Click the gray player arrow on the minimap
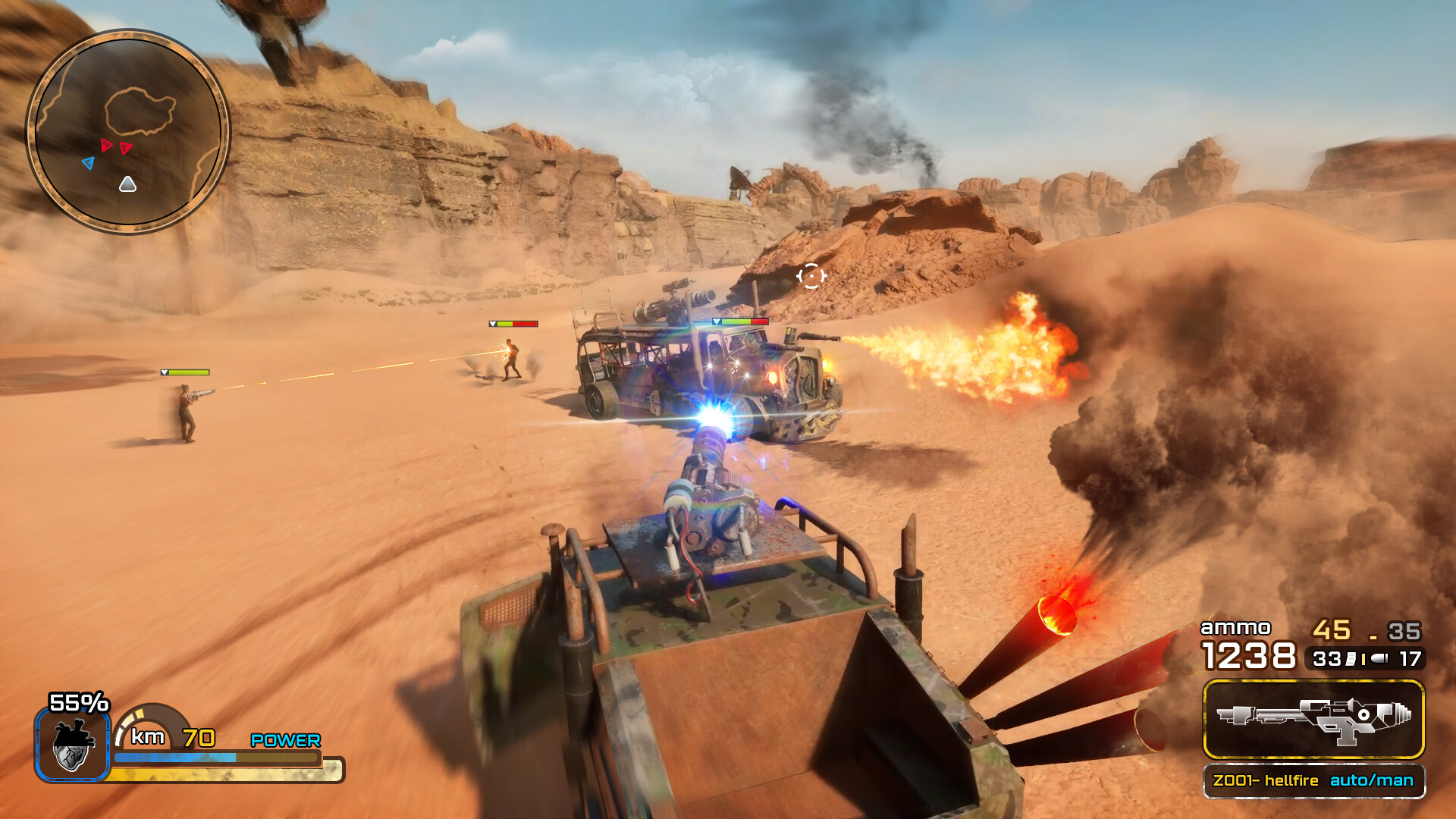 pos(128,184)
